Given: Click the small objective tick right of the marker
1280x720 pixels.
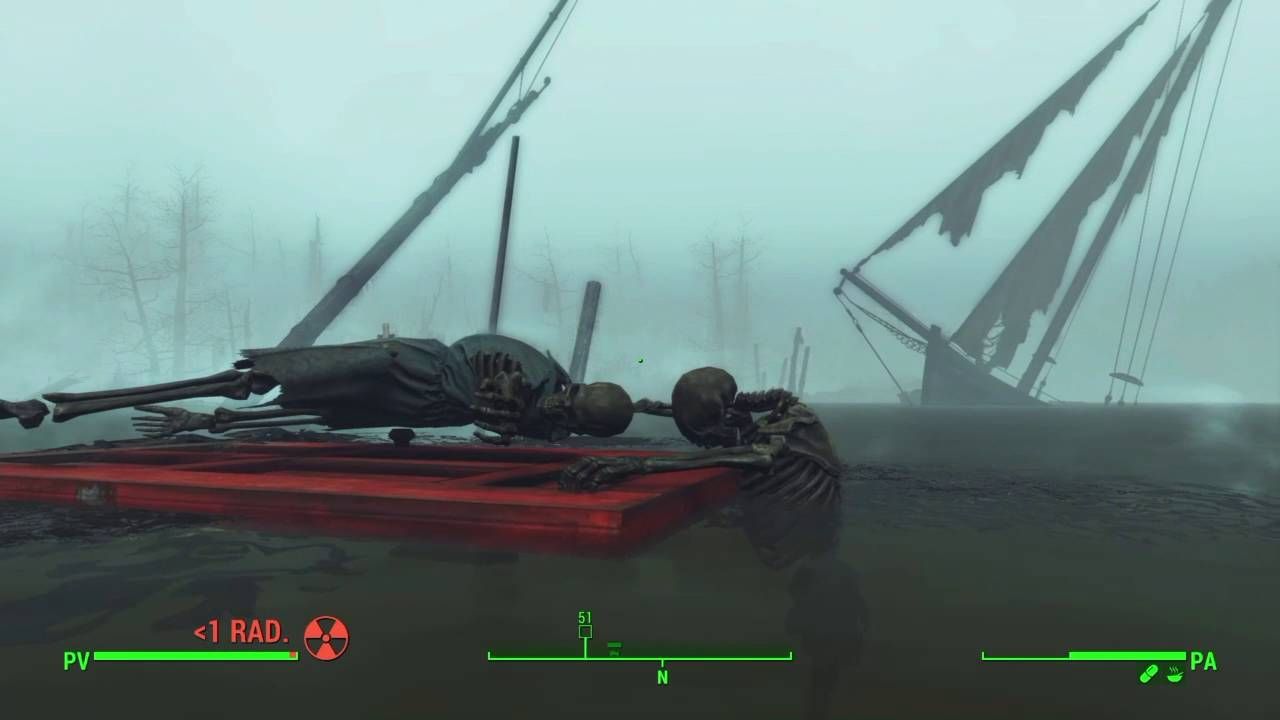Looking at the screenshot, I should (614, 646).
